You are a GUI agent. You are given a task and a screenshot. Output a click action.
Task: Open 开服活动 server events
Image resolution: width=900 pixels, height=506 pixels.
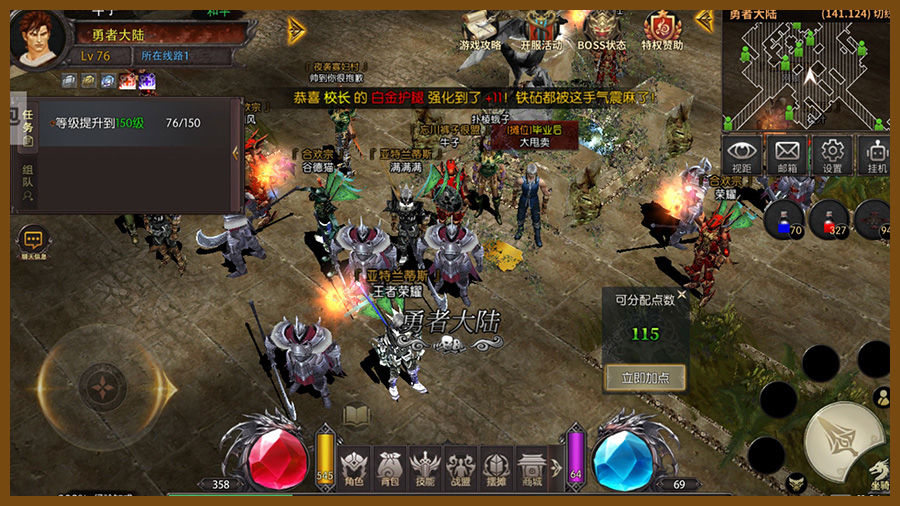tap(541, 30)
